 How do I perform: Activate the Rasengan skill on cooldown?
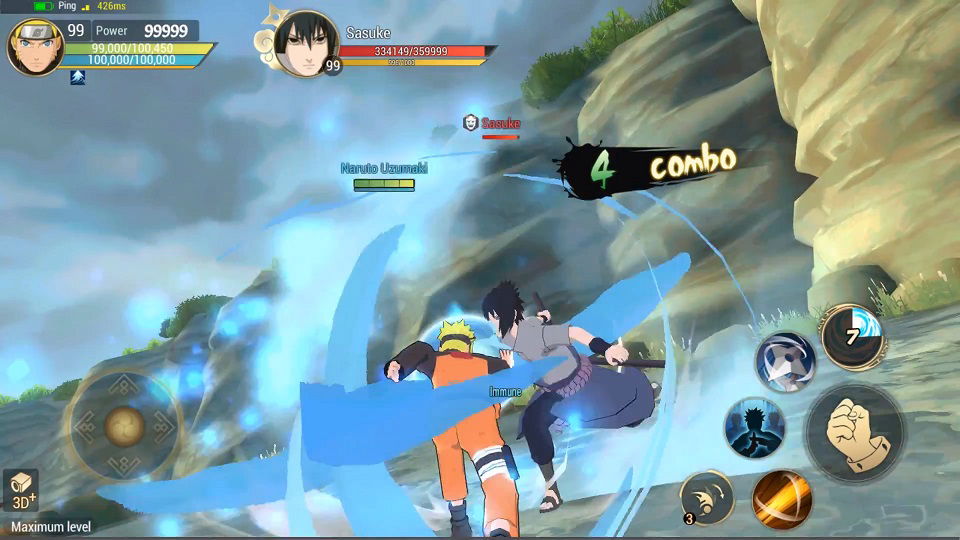(x=852, y=338)
